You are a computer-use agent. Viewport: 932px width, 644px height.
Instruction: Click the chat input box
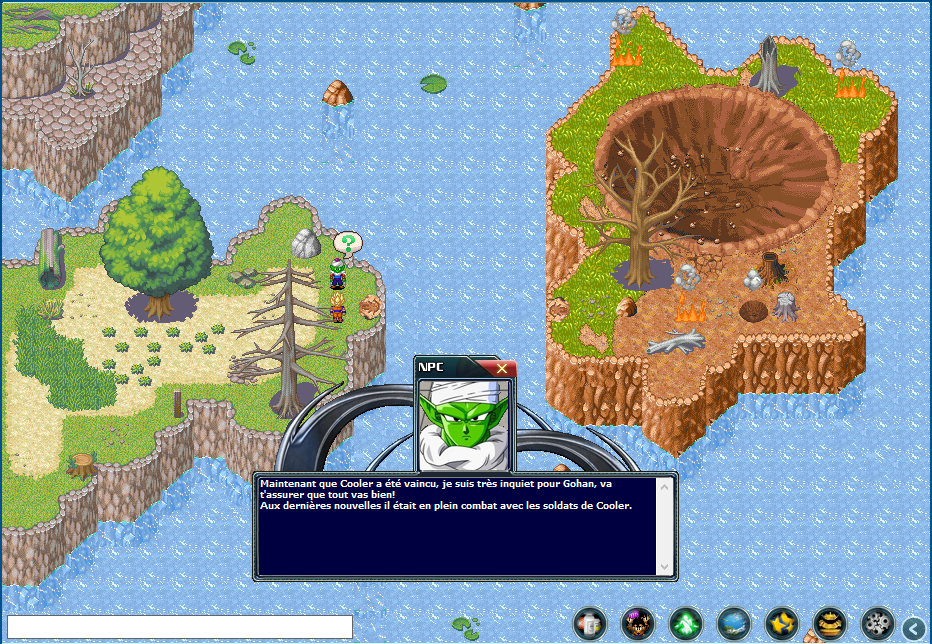[180, 627]
